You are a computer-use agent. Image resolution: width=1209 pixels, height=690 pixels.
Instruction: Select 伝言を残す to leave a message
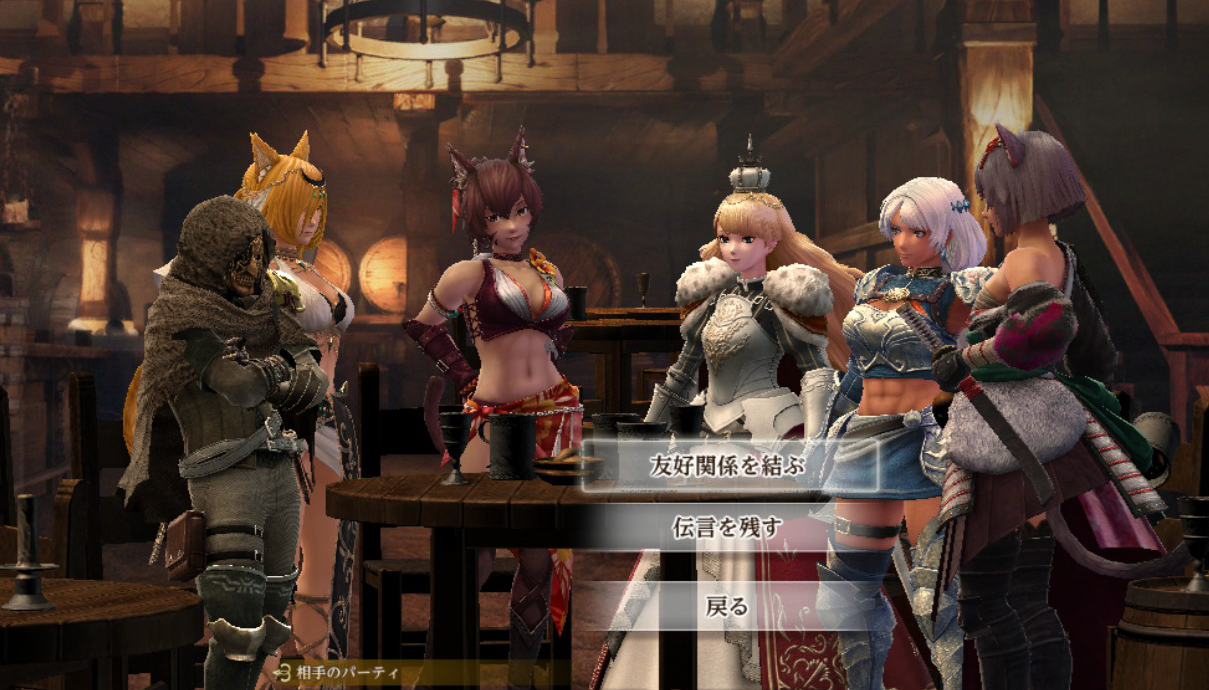tap(727, 527)
